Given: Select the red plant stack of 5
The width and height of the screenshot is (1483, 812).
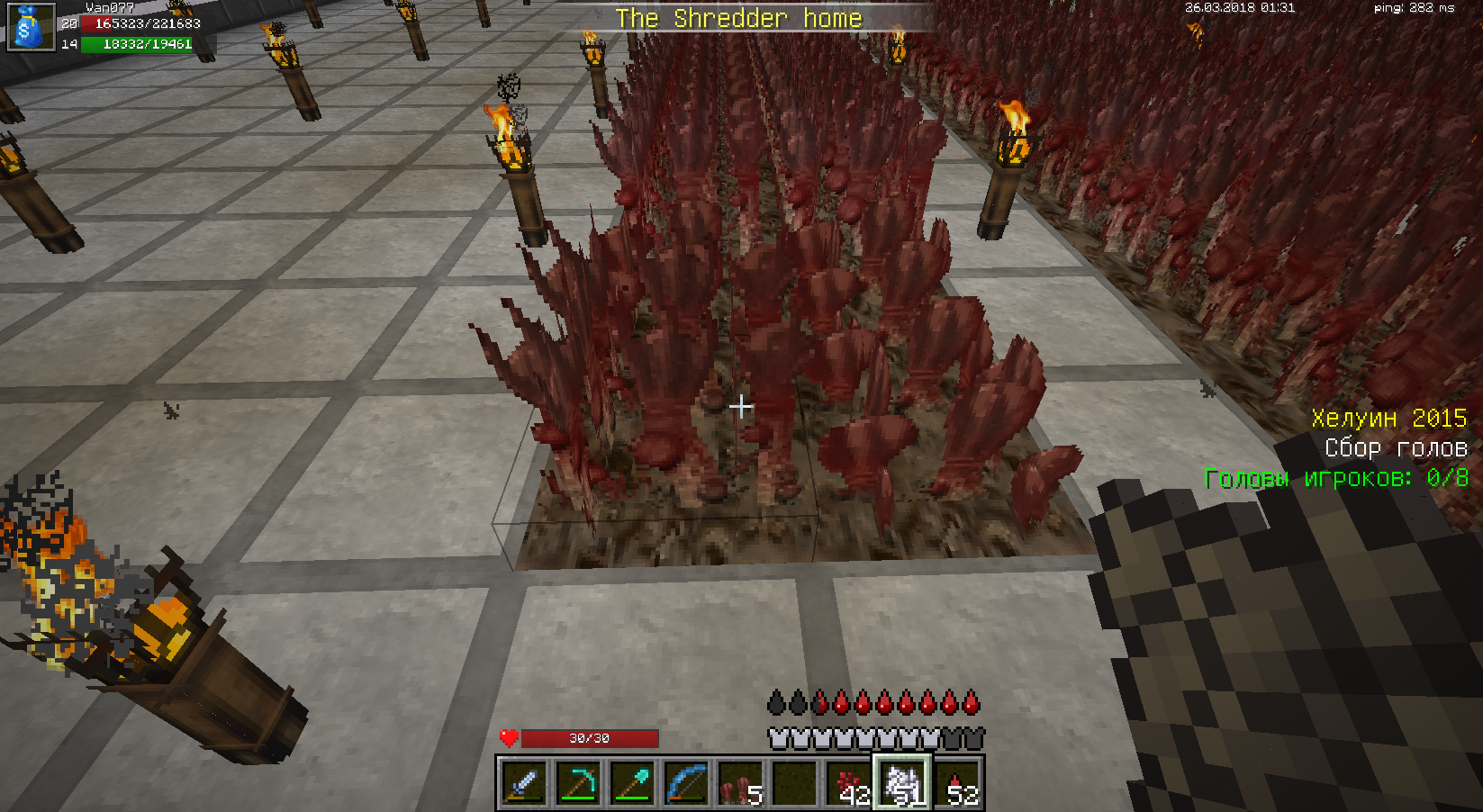Looking at the screenshot, I should click(x=740, y=783).
